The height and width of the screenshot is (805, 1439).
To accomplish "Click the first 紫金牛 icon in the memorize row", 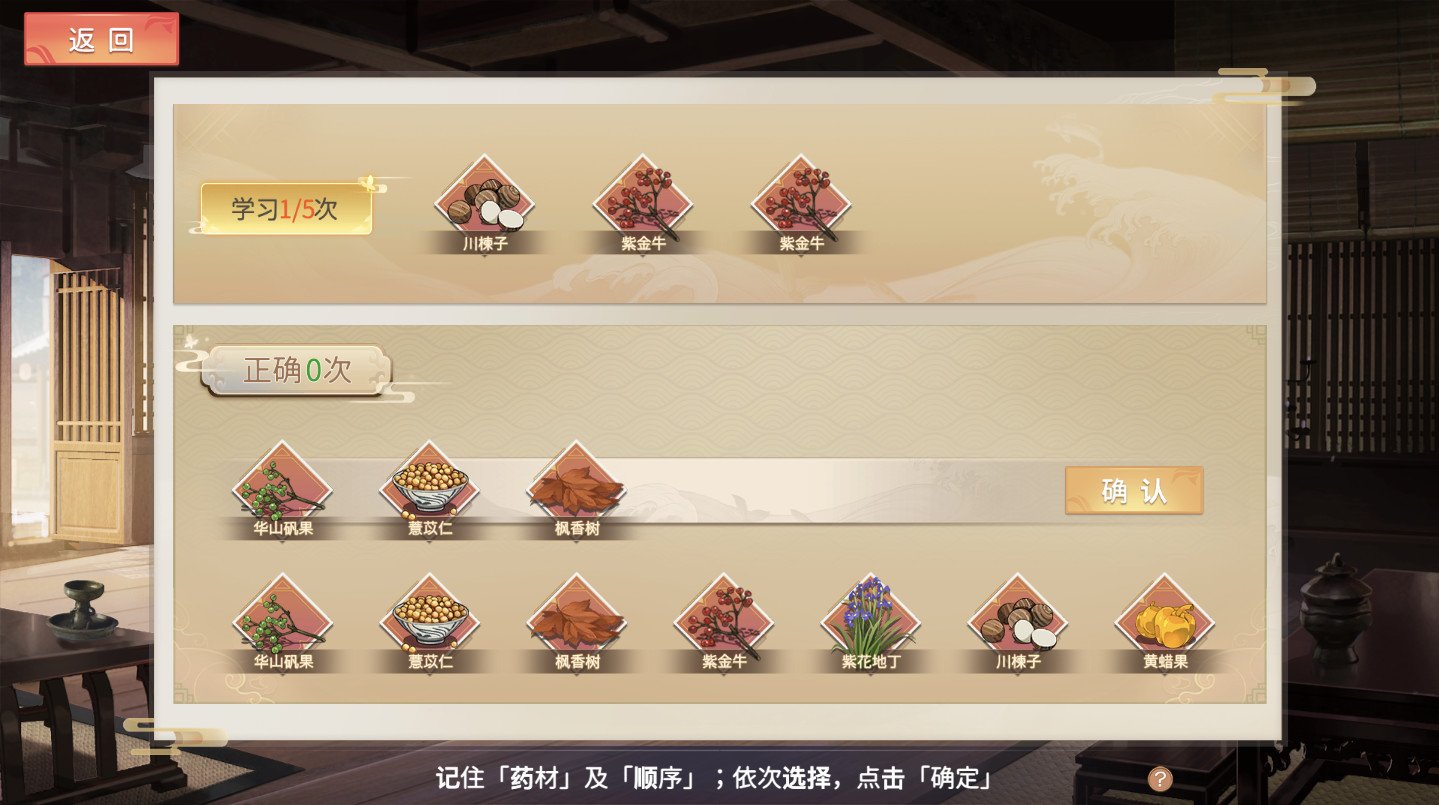I will 642,200.
